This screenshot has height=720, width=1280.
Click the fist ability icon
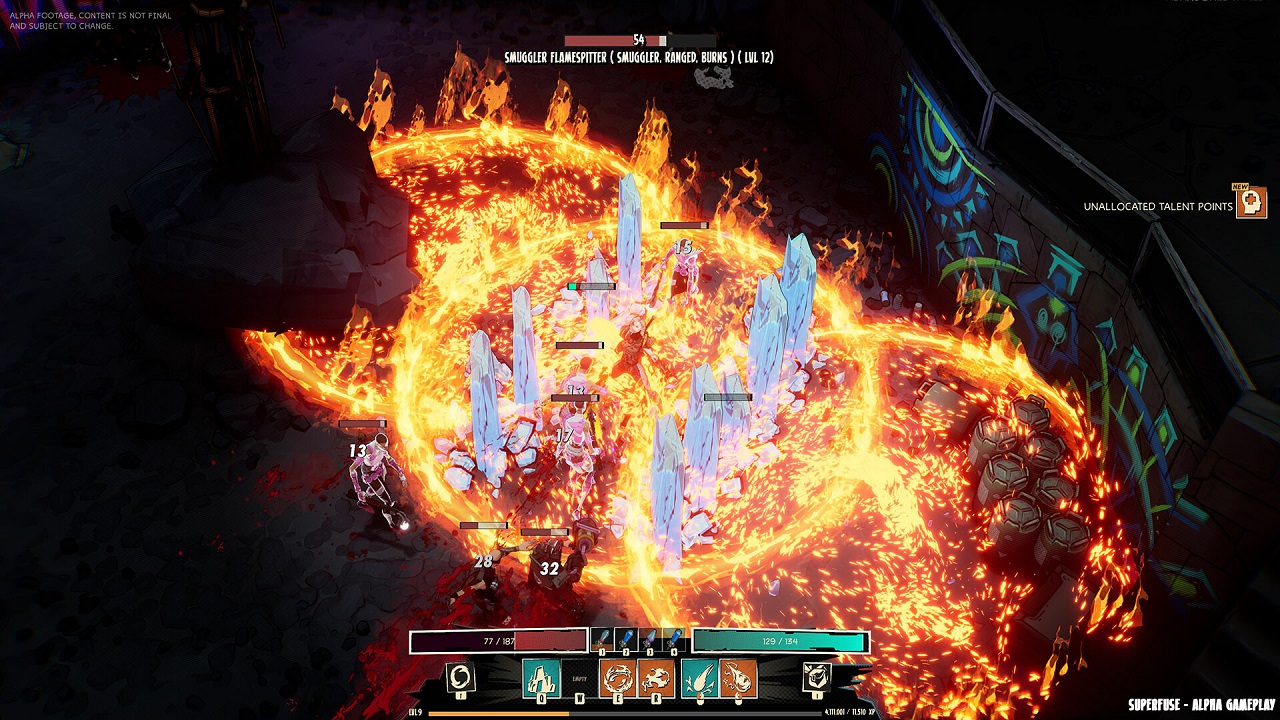(x=818, y=678)
